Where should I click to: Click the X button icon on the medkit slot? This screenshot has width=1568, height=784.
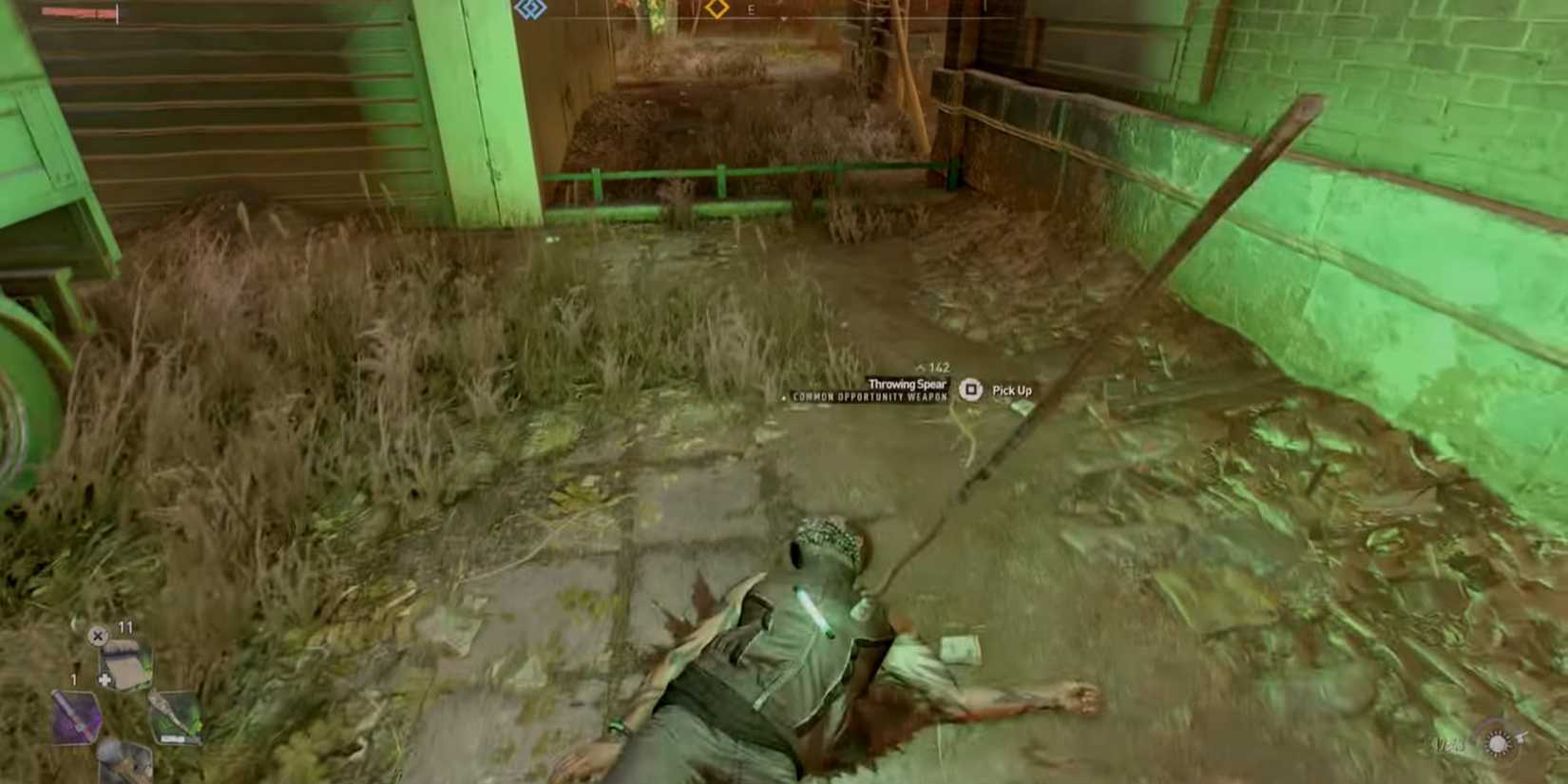click(98, 636)
